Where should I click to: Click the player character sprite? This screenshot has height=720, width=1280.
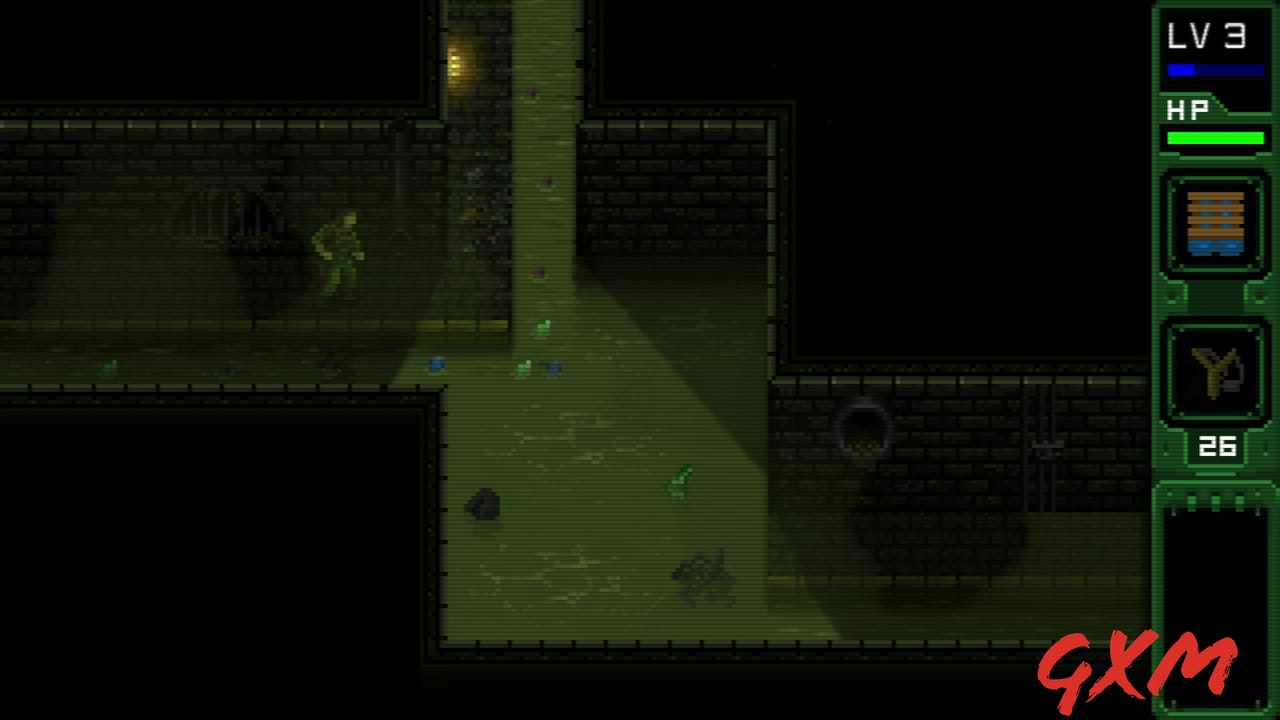click(340, 250)
